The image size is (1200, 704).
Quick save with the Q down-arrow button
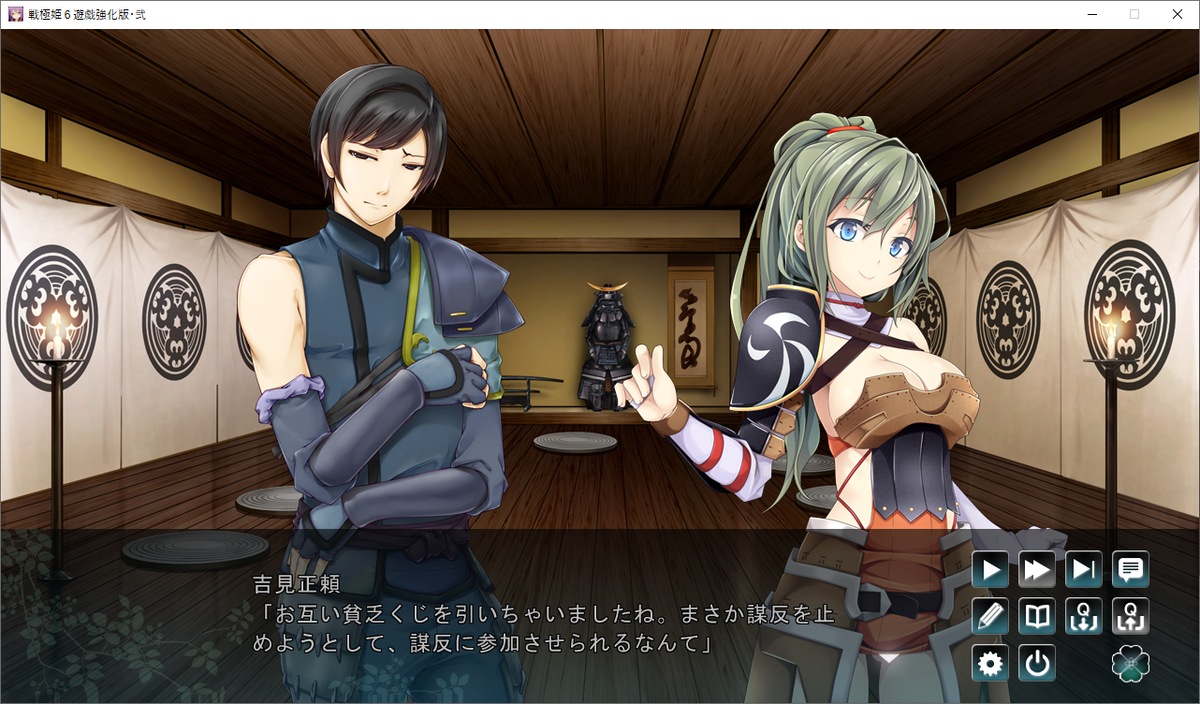[1084, 616]
